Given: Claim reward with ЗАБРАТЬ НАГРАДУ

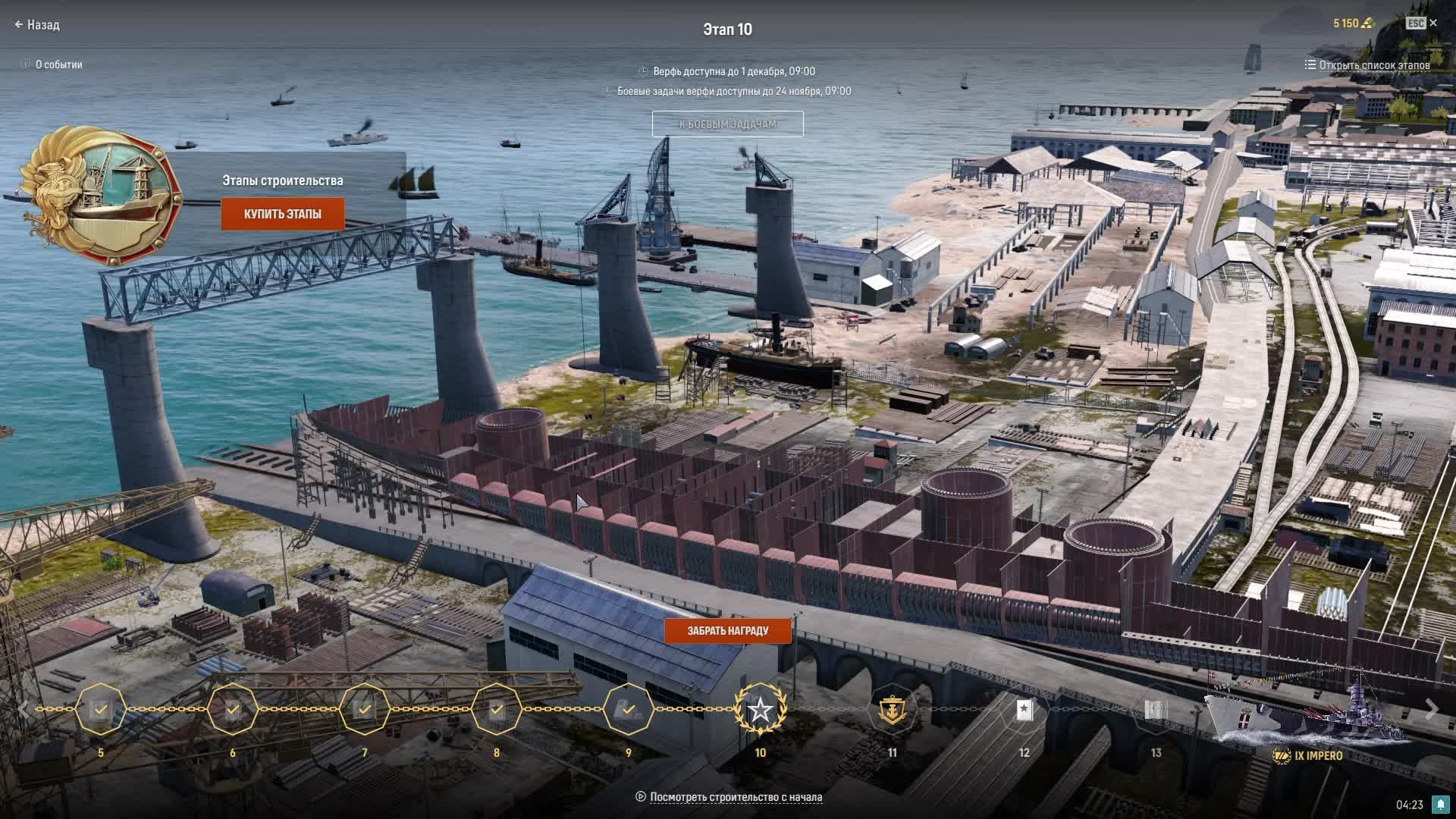Looking at the screenshot, I should [727, 631].
